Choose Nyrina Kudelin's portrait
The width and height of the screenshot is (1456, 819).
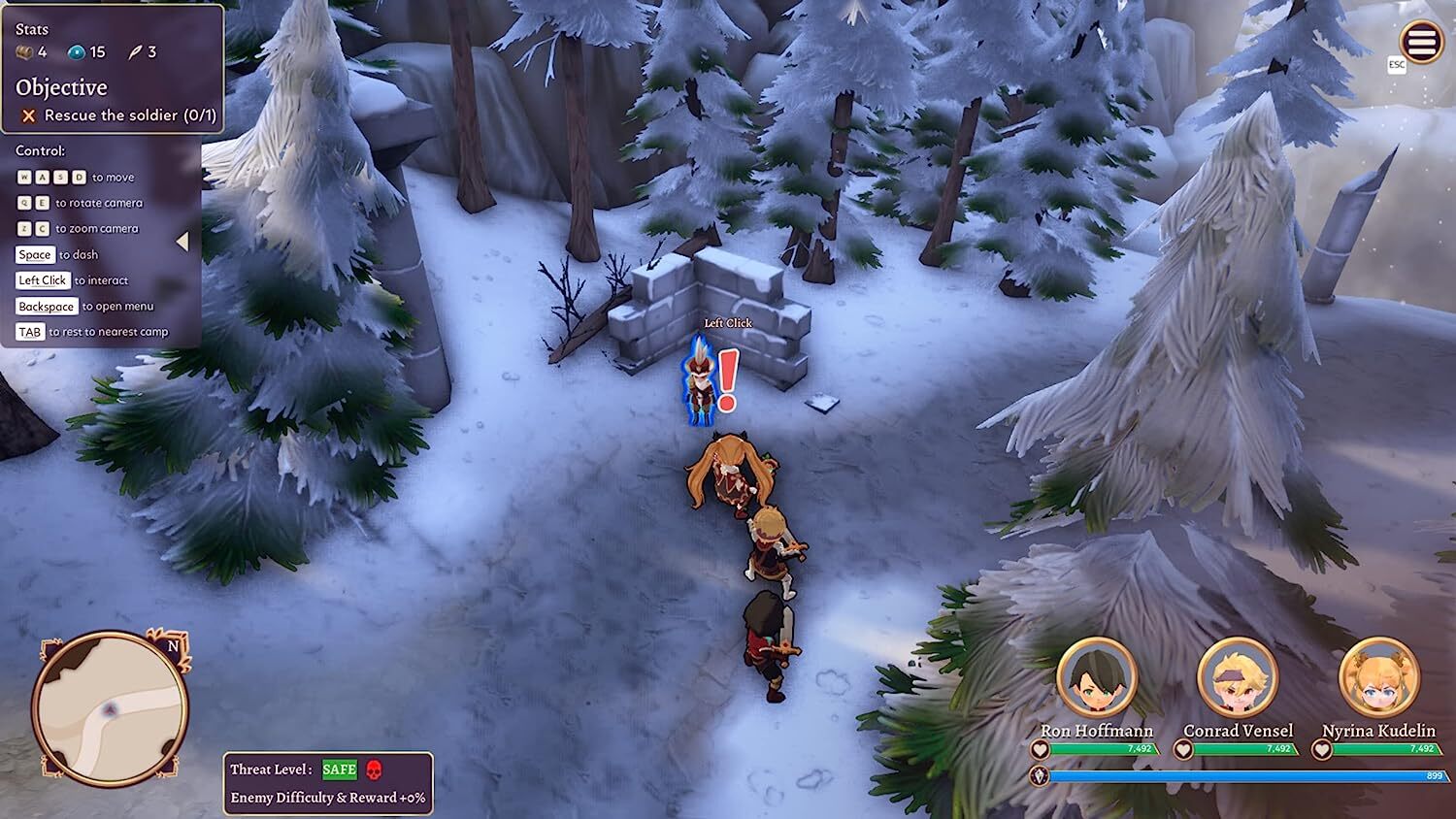pos(1378,677)
